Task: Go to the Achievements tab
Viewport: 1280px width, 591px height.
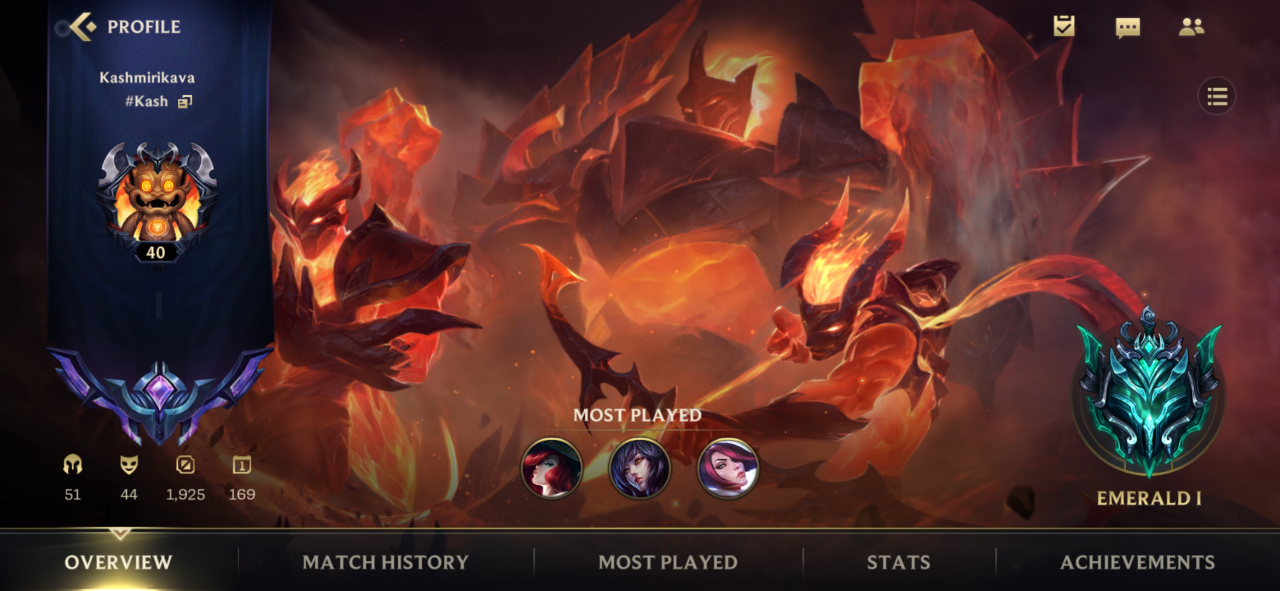Action: (x=1137, y=562)
